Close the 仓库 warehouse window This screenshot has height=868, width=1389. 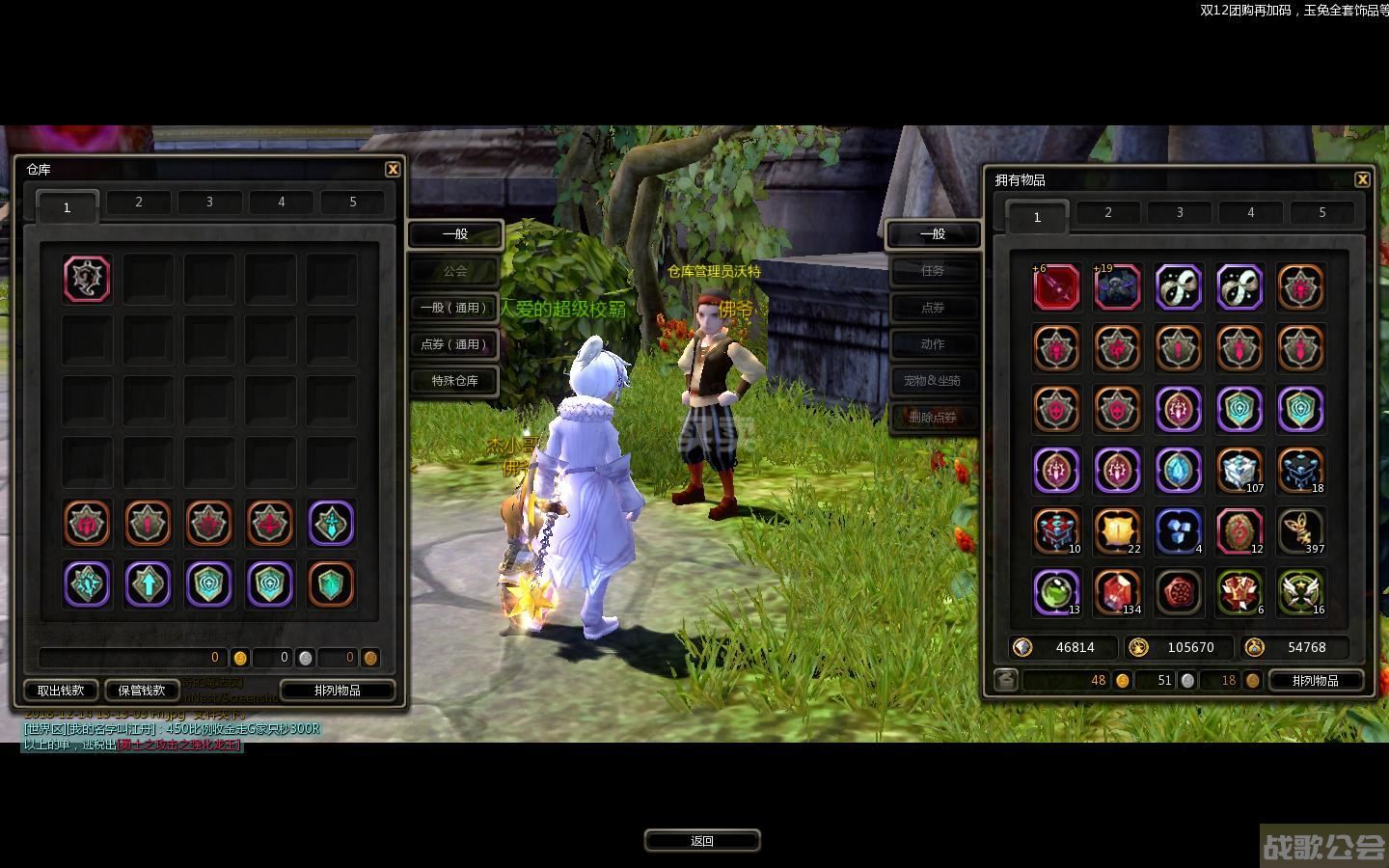393,169
